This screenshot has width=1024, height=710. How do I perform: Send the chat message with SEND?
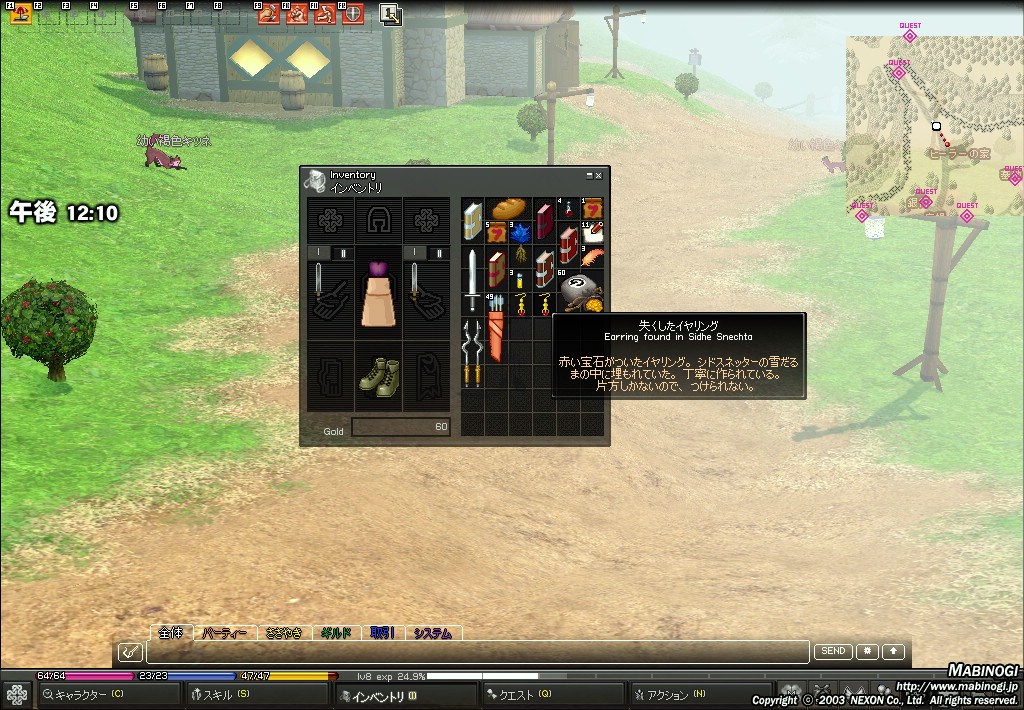pyautogui.click(x=833, y=651)
